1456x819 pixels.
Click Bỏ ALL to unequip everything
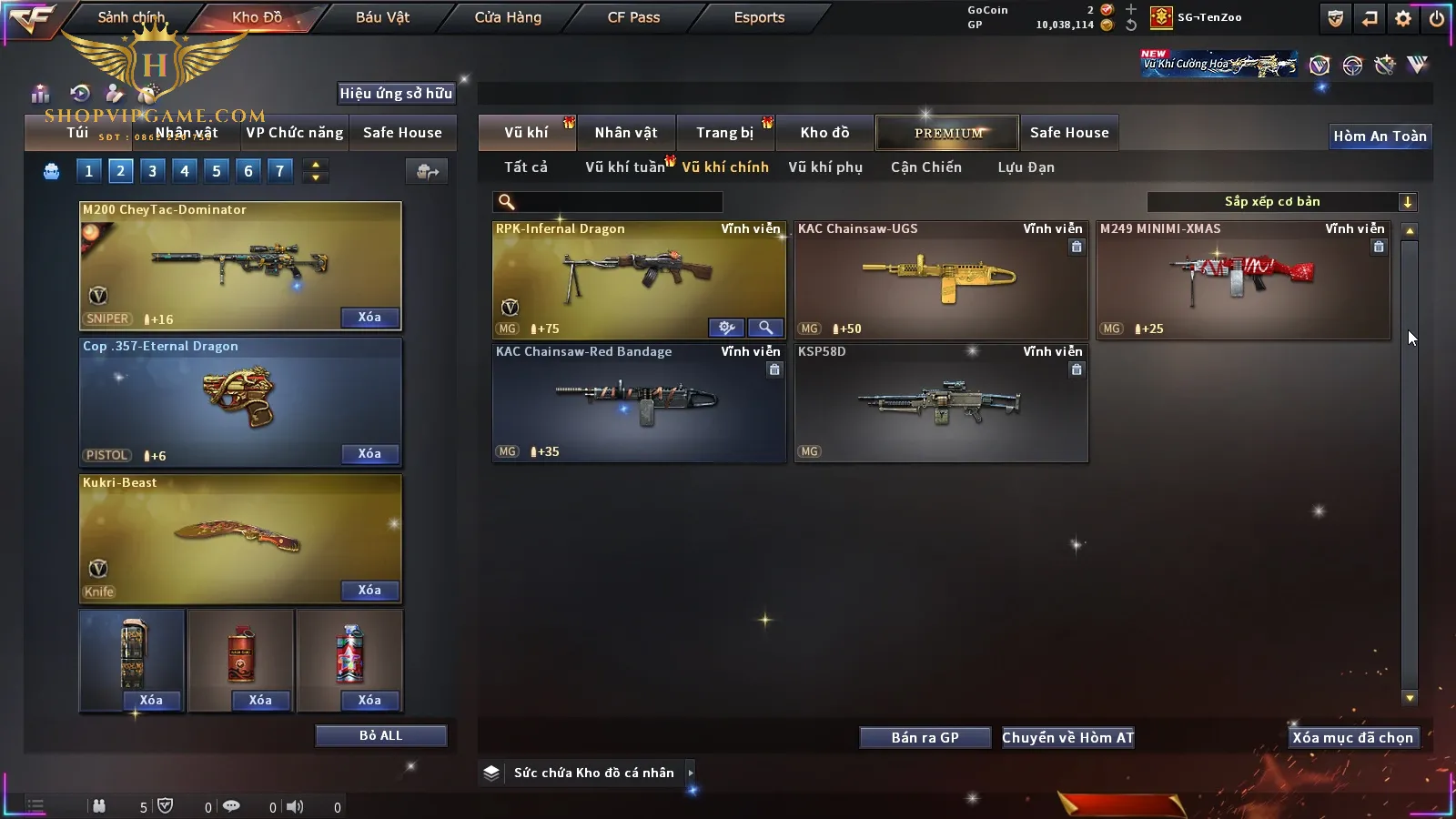pyautogui.click(x=380, y=735)
